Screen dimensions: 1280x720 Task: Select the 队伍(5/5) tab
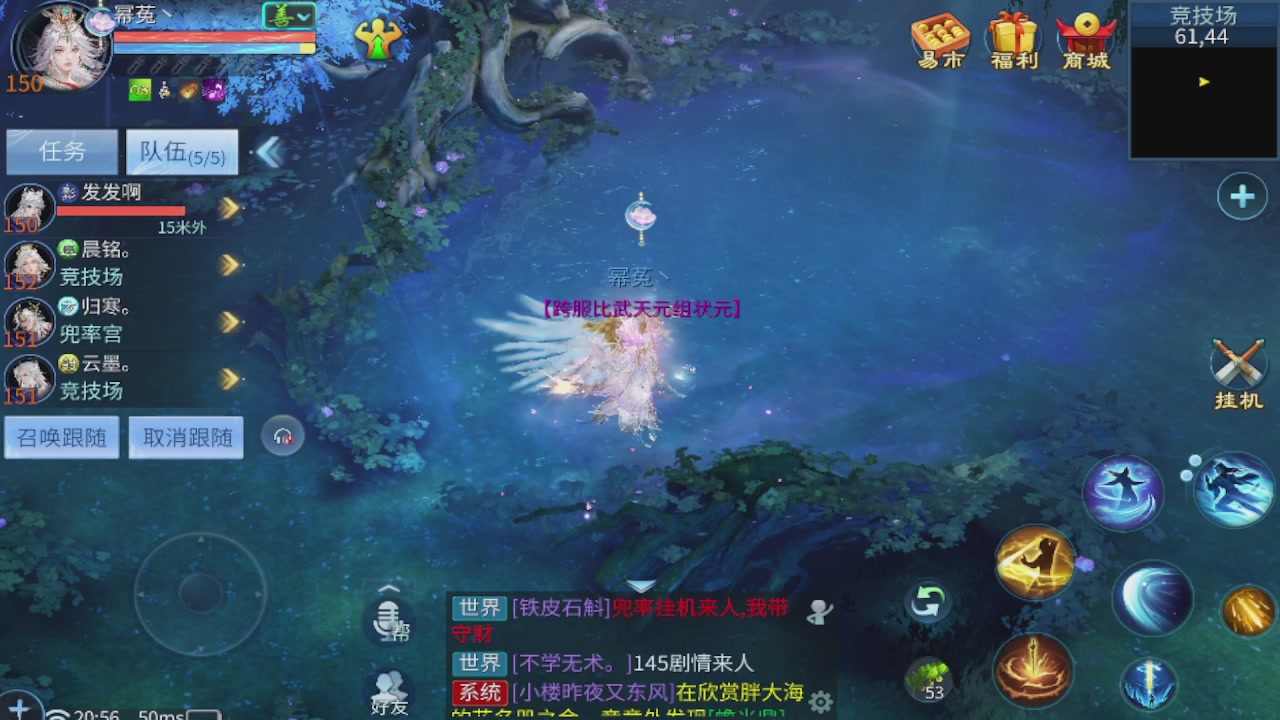tap(181, 150)
